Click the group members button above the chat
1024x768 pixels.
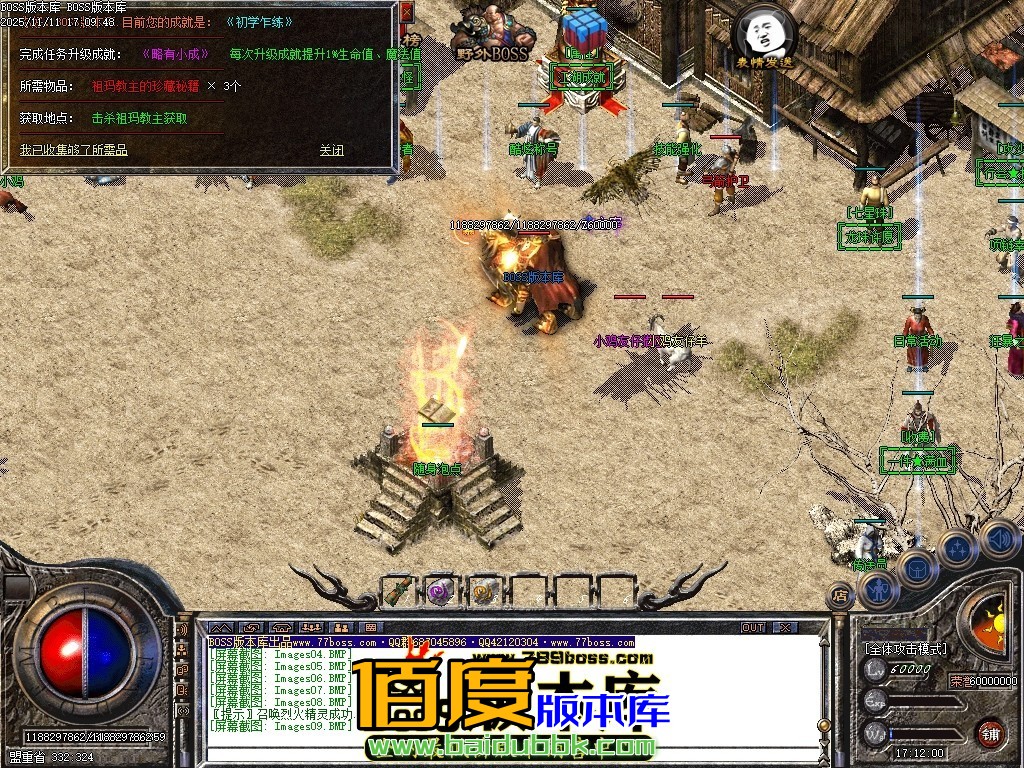(311, 627)
